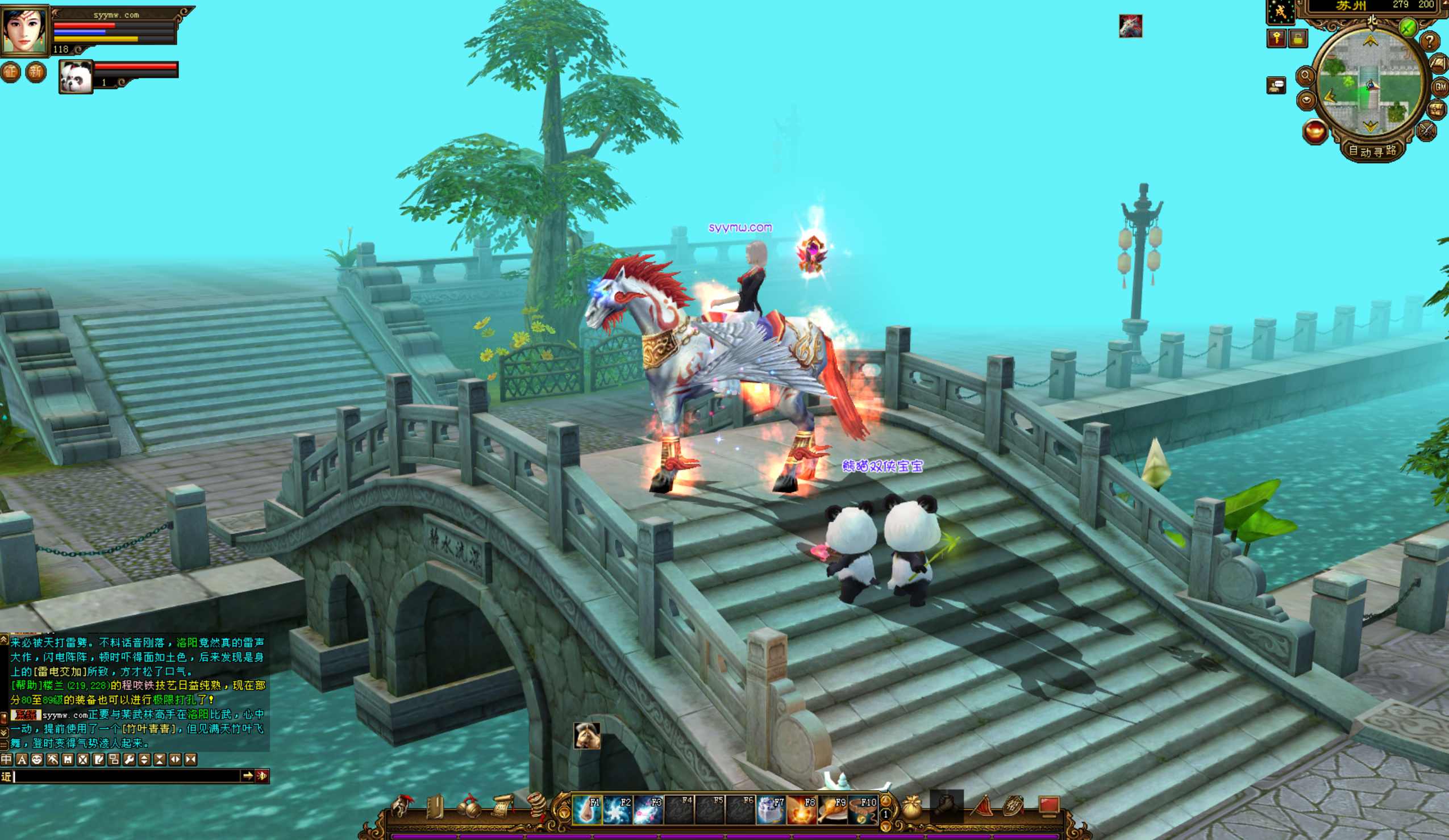Open the money pouch bag icon
Screen dimensions: 1449x840
pos(912,808)
